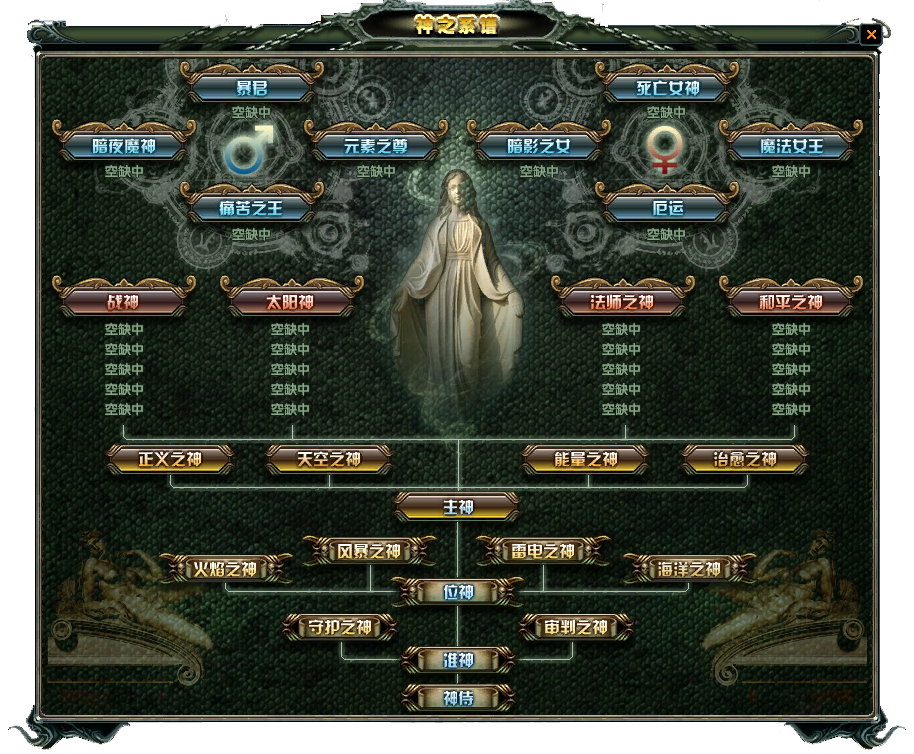Choose the 暗影之女 title button
The width and height of the screenshot is (914, 754).
click(x=539, y=146)
